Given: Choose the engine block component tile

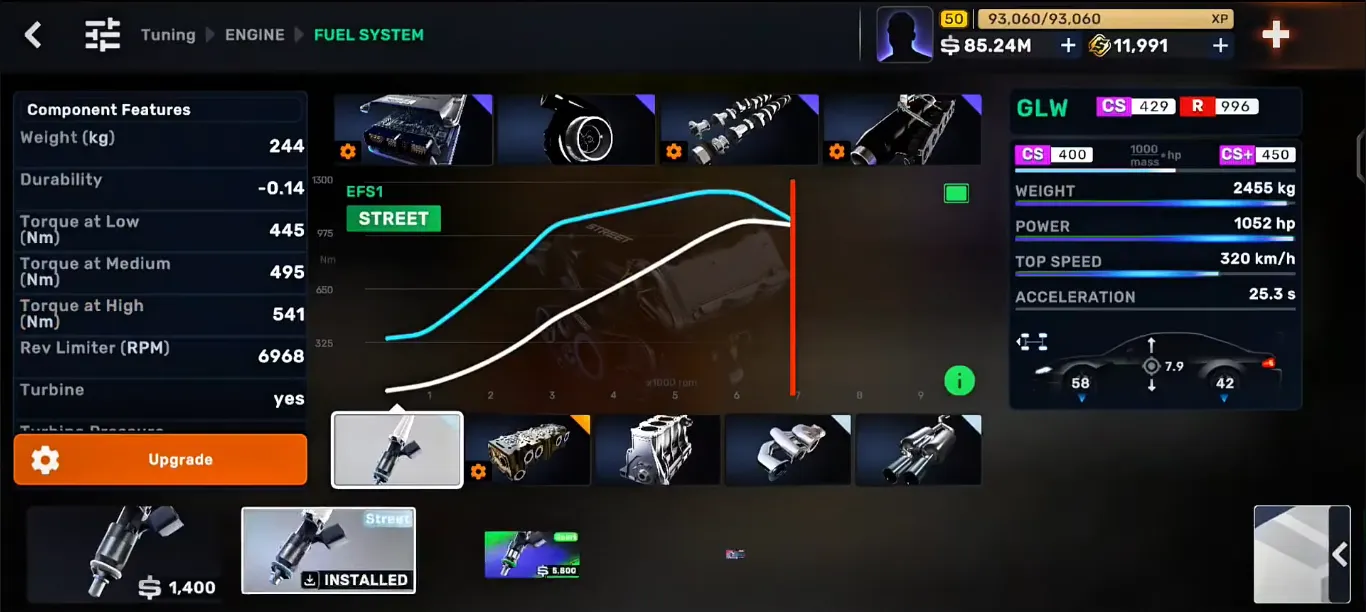Looking at the screenshot, I should pos(658,450).
